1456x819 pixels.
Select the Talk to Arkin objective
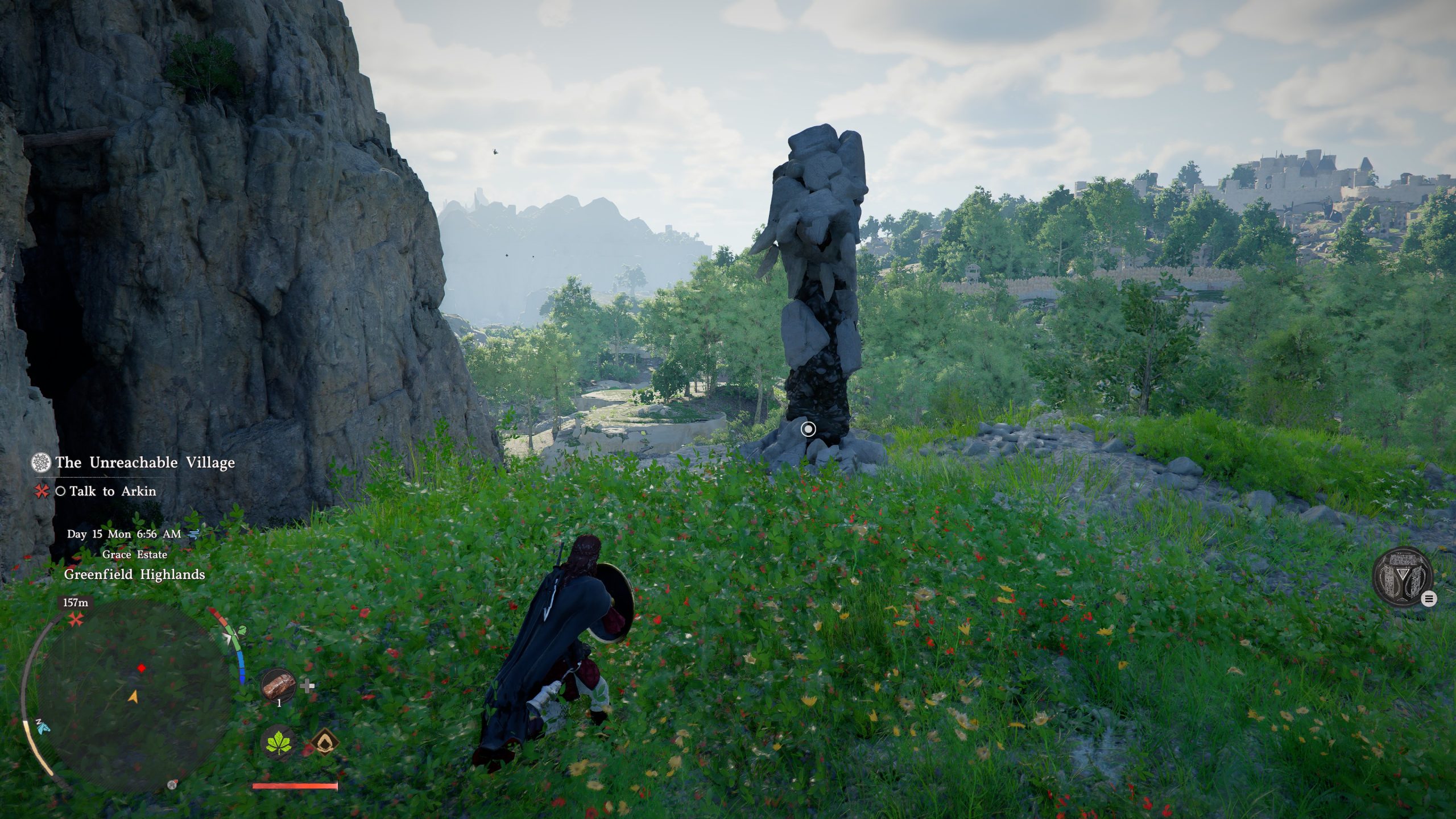coord(113,491)
